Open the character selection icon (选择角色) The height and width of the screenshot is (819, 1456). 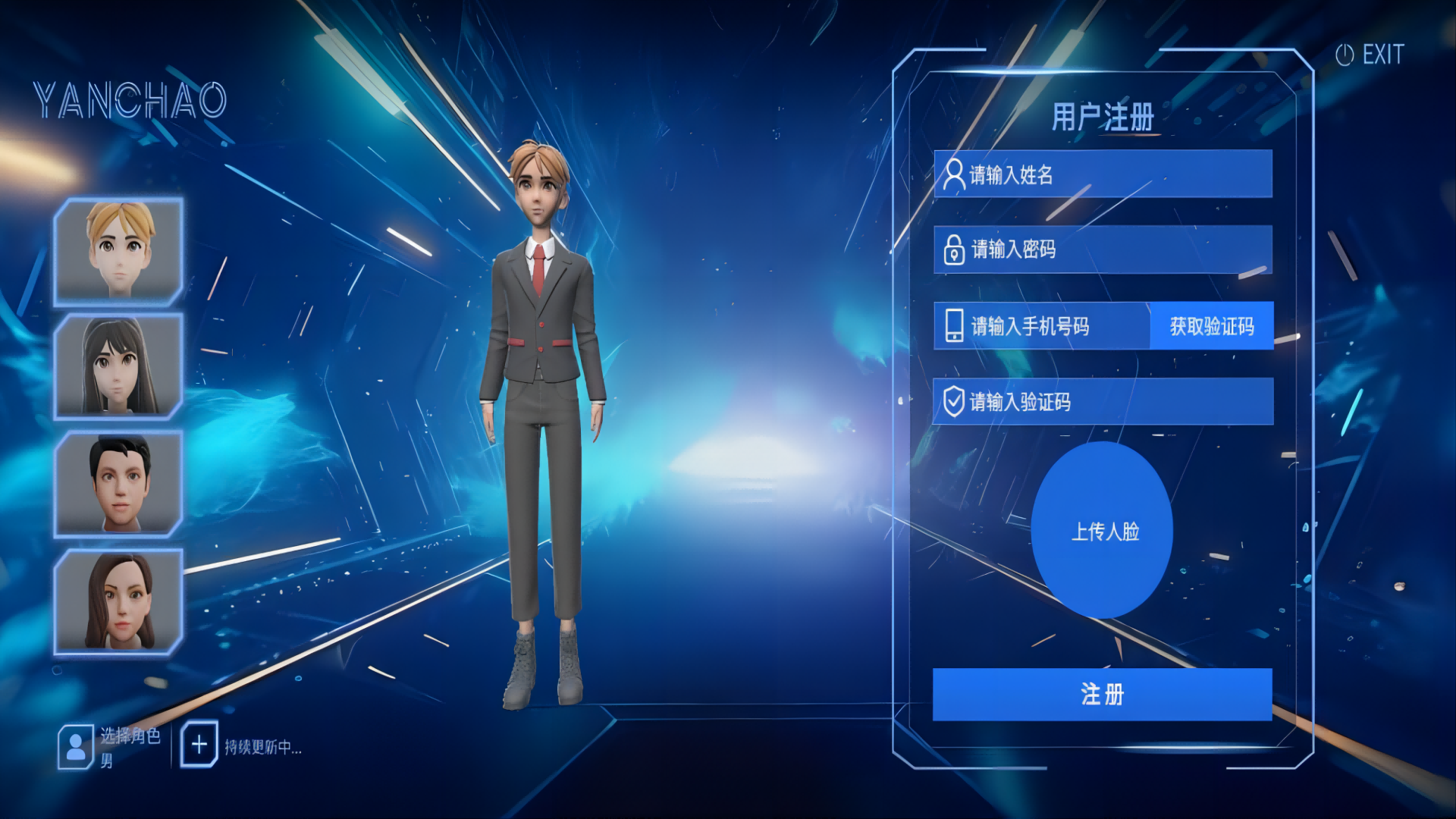pos(76,747)
